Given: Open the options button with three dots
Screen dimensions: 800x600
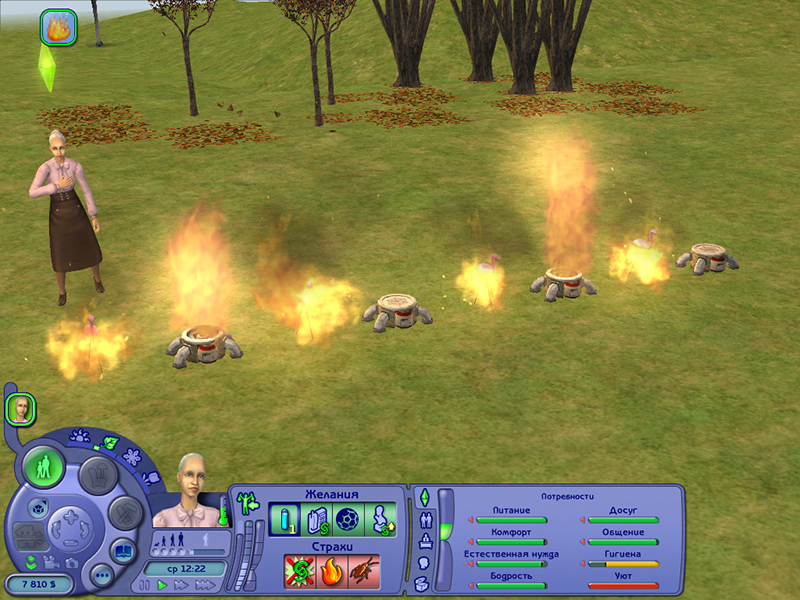Looking at the screenshot, I should 101,575.
